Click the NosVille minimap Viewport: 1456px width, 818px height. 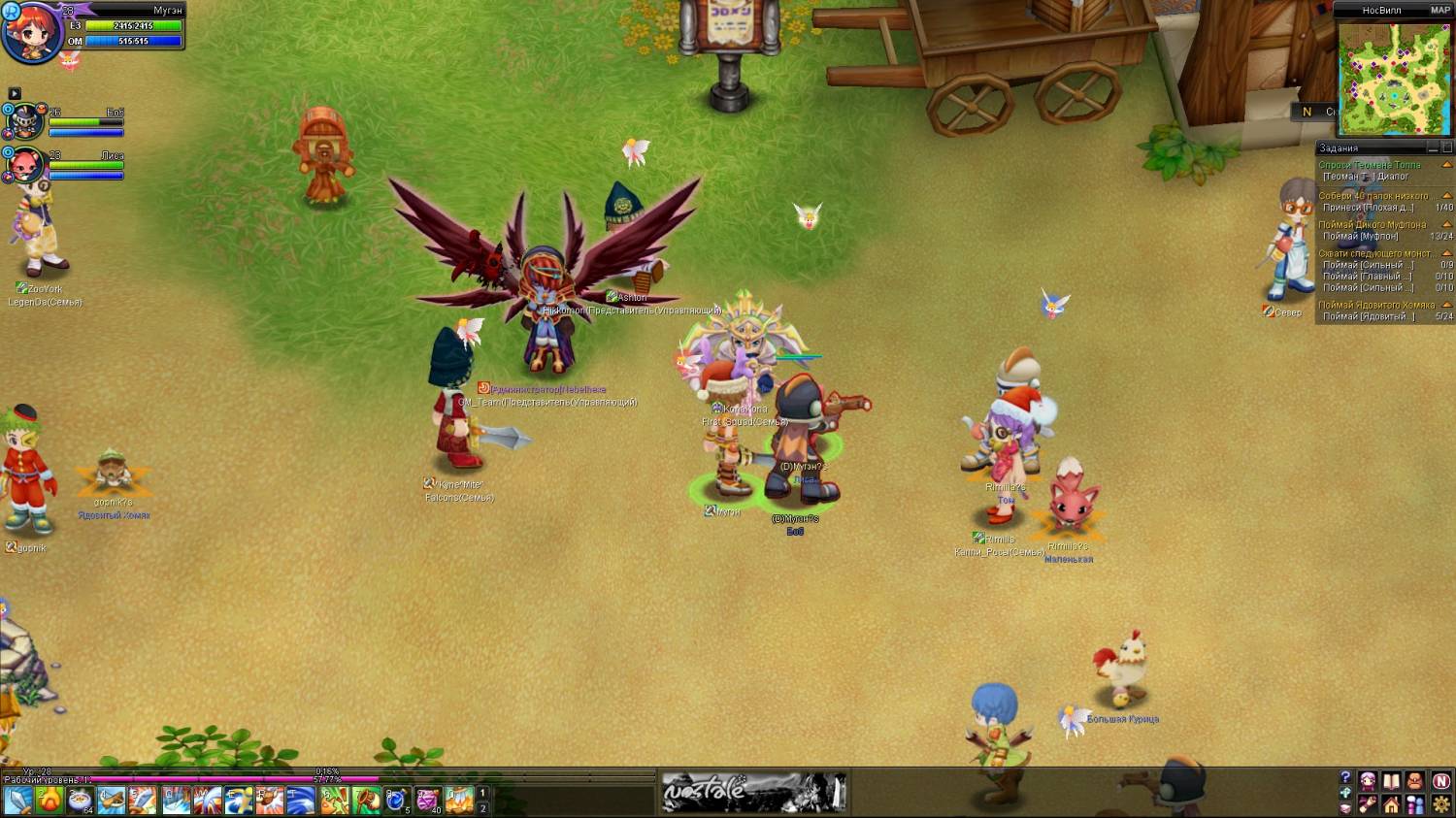point(1394,78)
